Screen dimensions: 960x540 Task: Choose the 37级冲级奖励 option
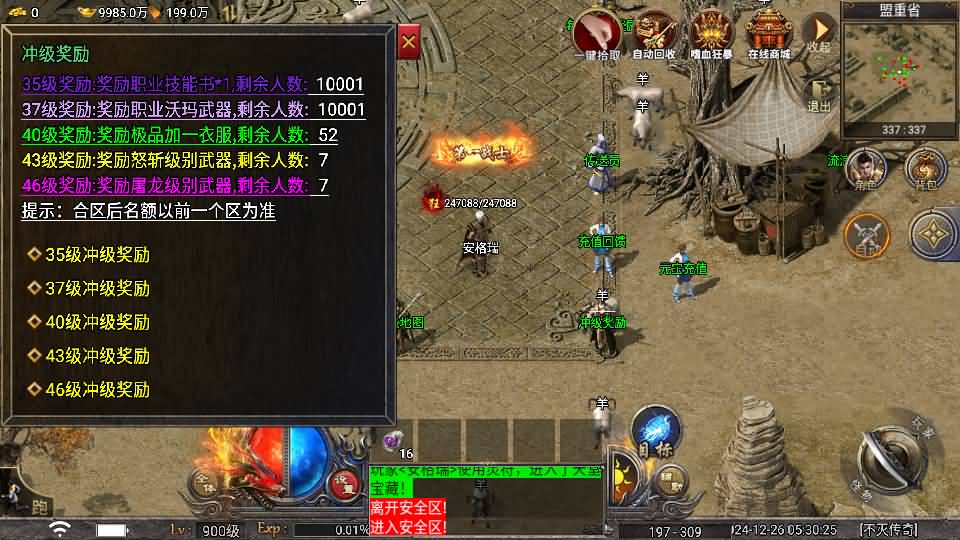[97, 288]
